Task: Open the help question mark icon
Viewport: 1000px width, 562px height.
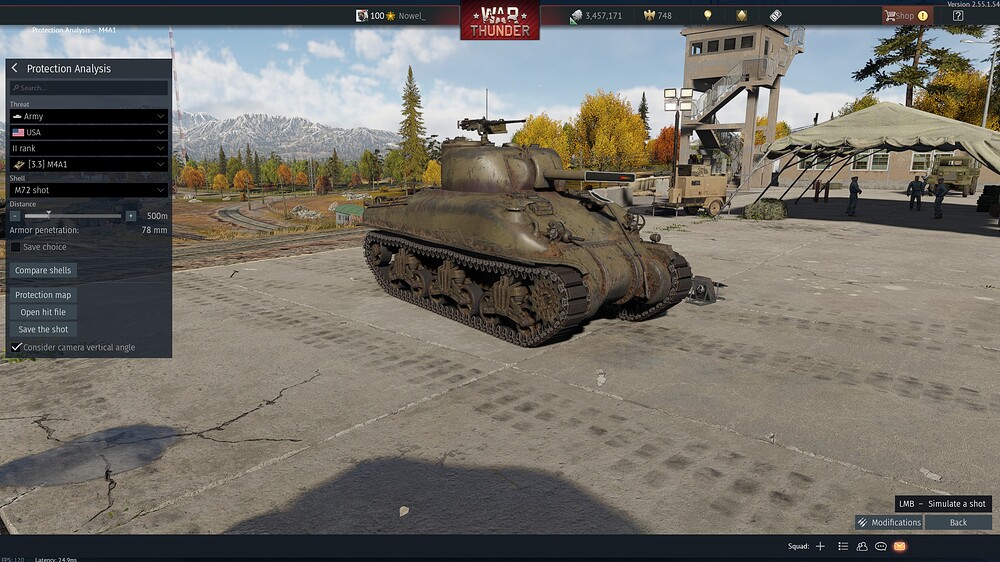Action: coord(958,16)
